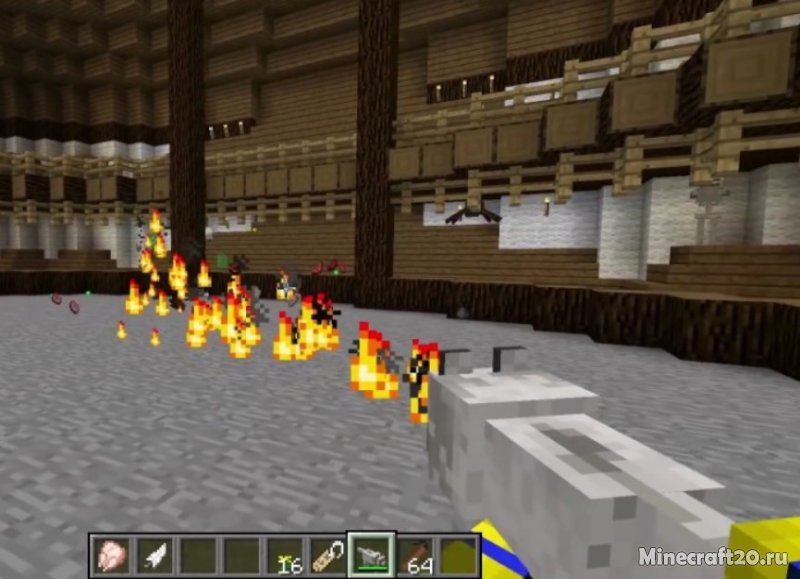Select the white feather hotbar slot
This screenshot has height=579, width=800.
(x=152, y=555)
